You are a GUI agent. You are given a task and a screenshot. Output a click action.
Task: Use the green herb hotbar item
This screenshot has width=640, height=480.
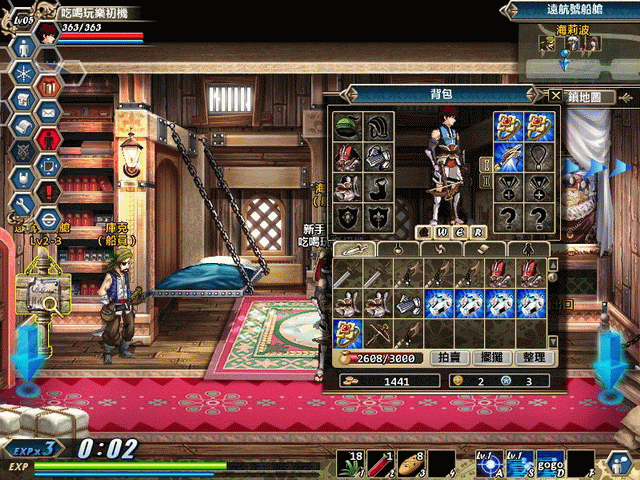351,464
